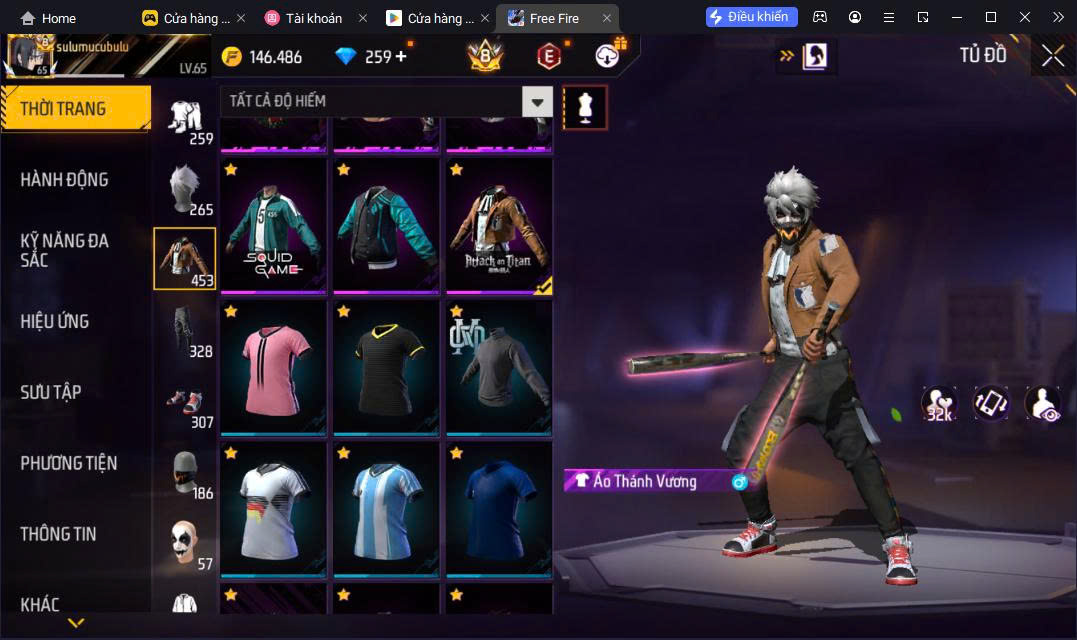This screenshot has width=1077, height=640.
Task: Choose the Attack on Titan jacket
Action: 499,227
